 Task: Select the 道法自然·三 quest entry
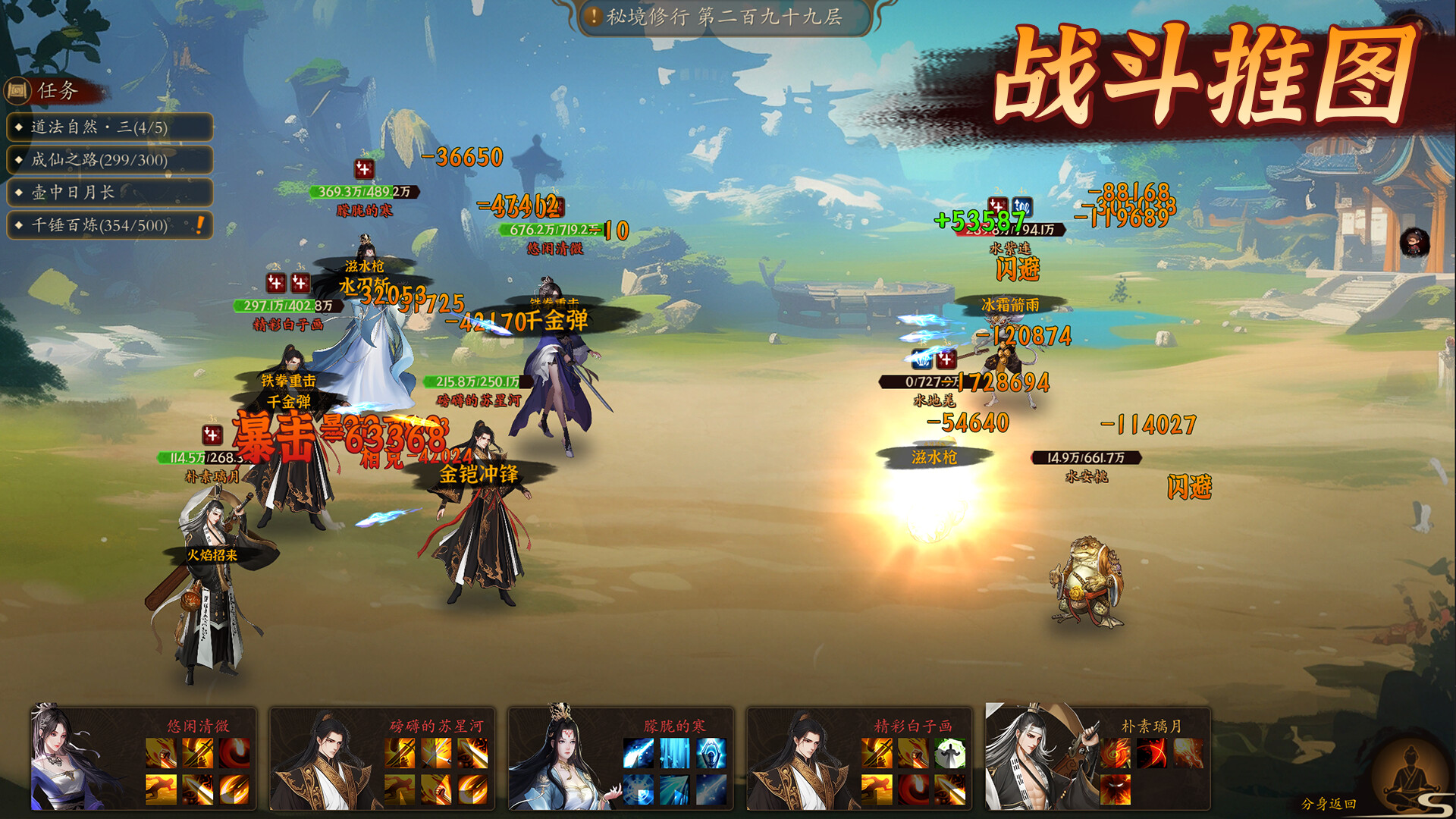(109, 127)
